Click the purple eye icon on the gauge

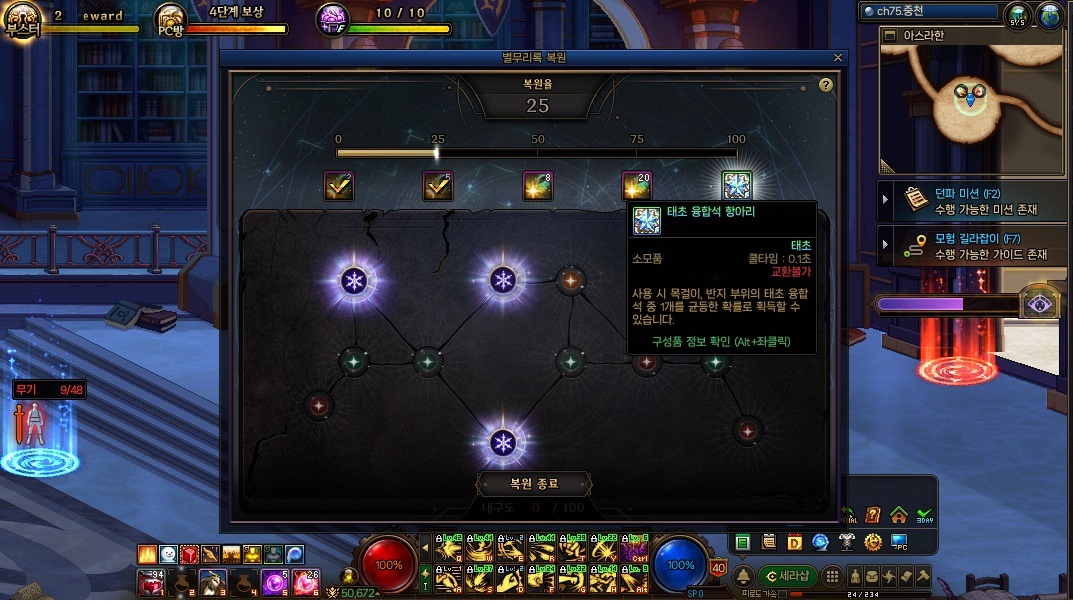(1040, 304)
